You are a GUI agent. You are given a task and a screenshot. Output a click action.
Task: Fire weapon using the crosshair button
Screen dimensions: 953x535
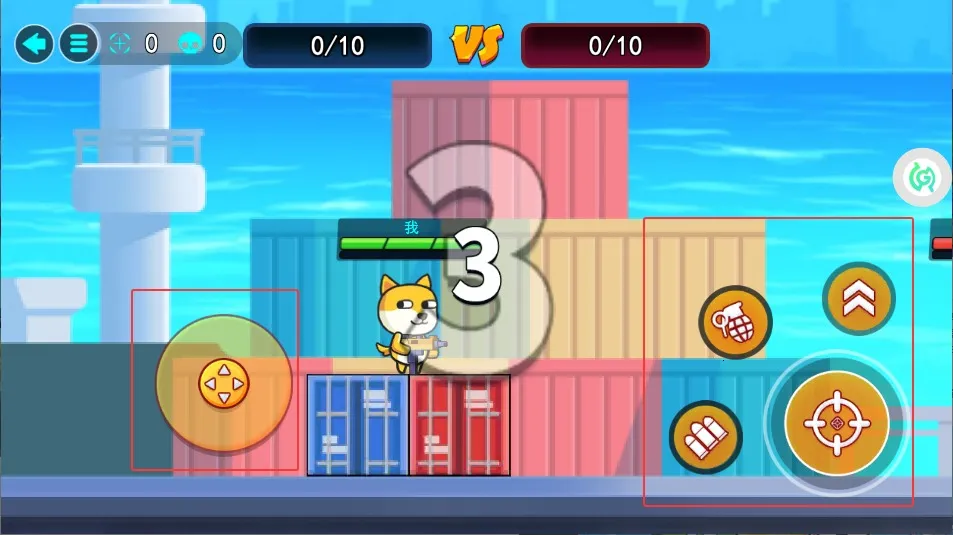tap(837, 423)
